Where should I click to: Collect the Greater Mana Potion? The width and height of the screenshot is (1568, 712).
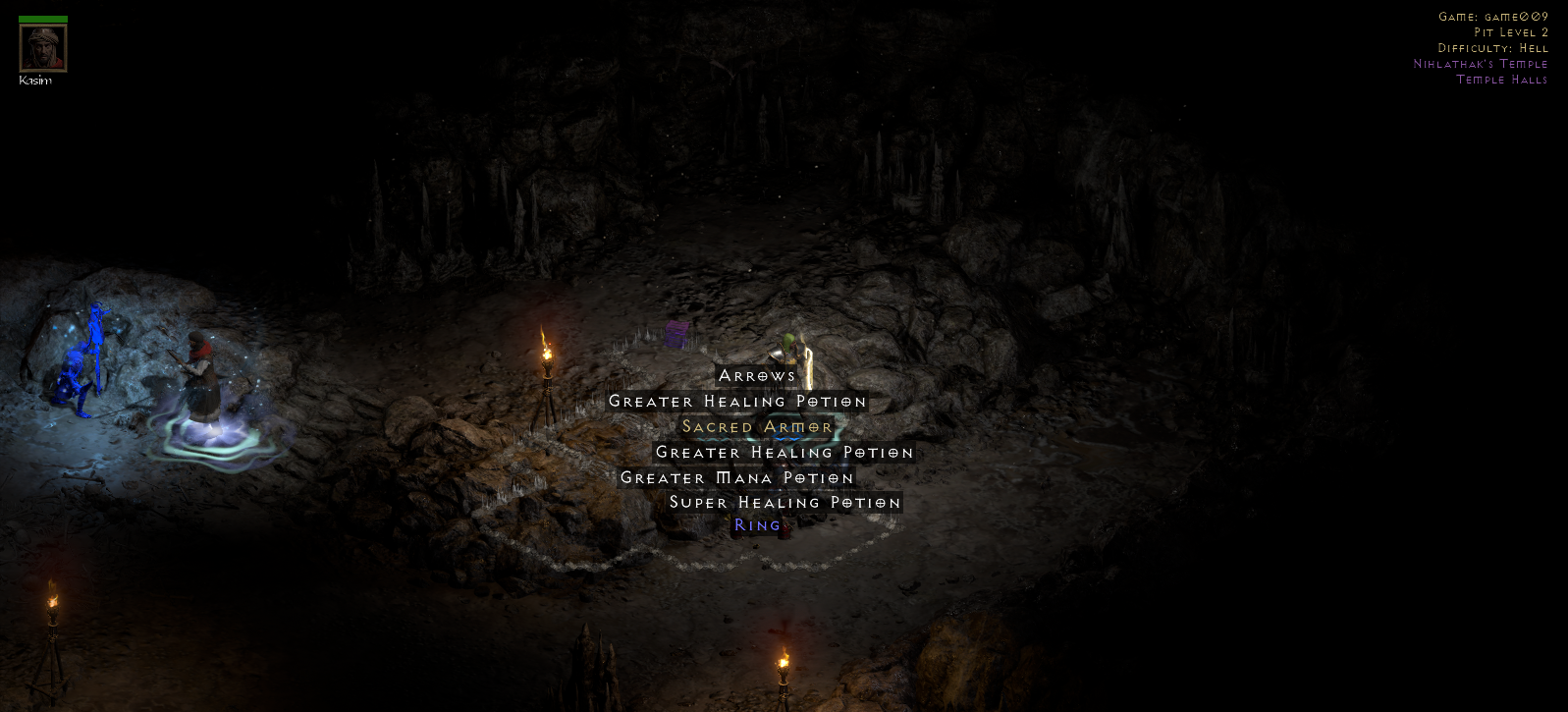tap(737, 477)
